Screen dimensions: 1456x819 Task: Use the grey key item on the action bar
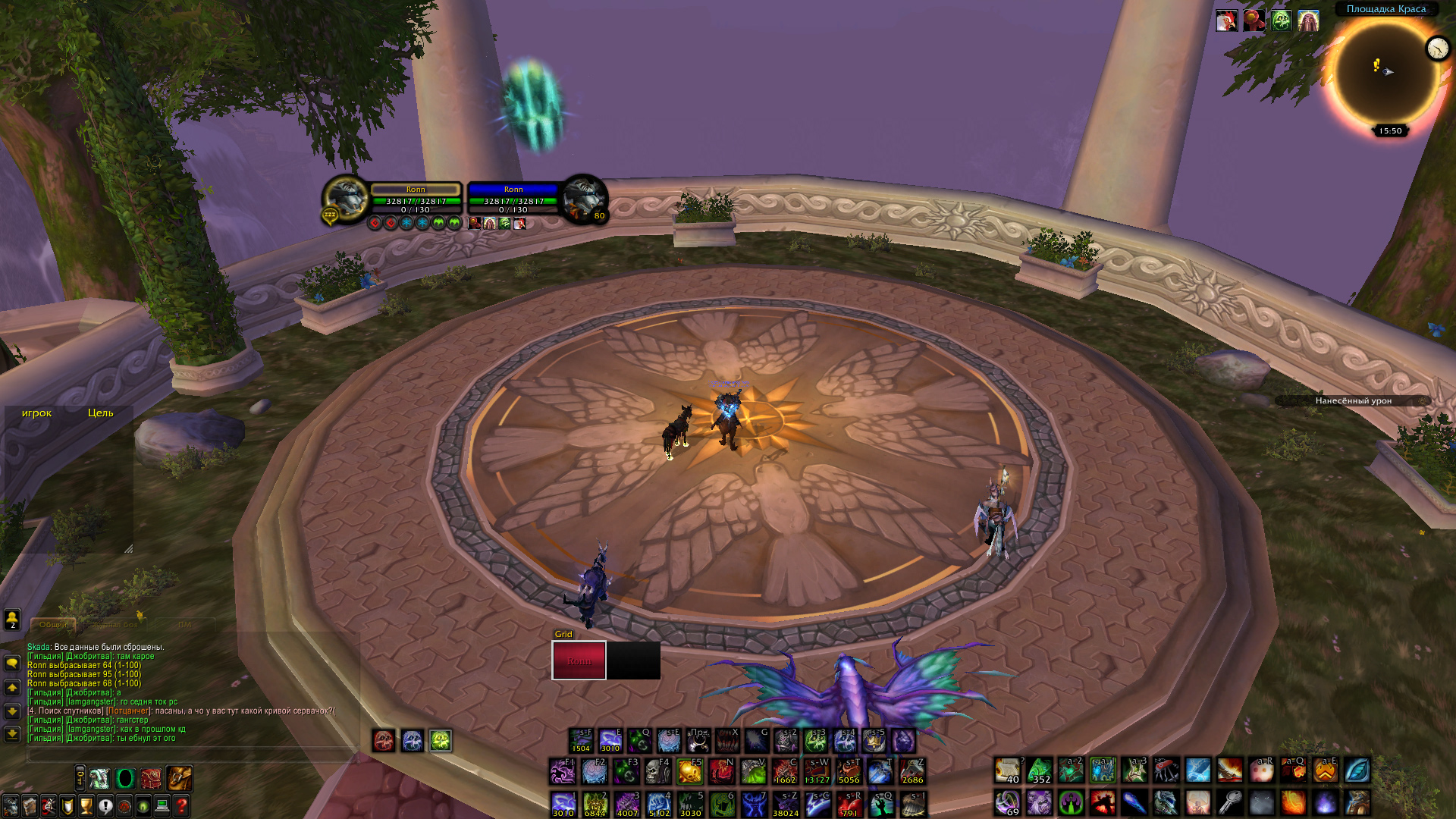pos(1229,802)
